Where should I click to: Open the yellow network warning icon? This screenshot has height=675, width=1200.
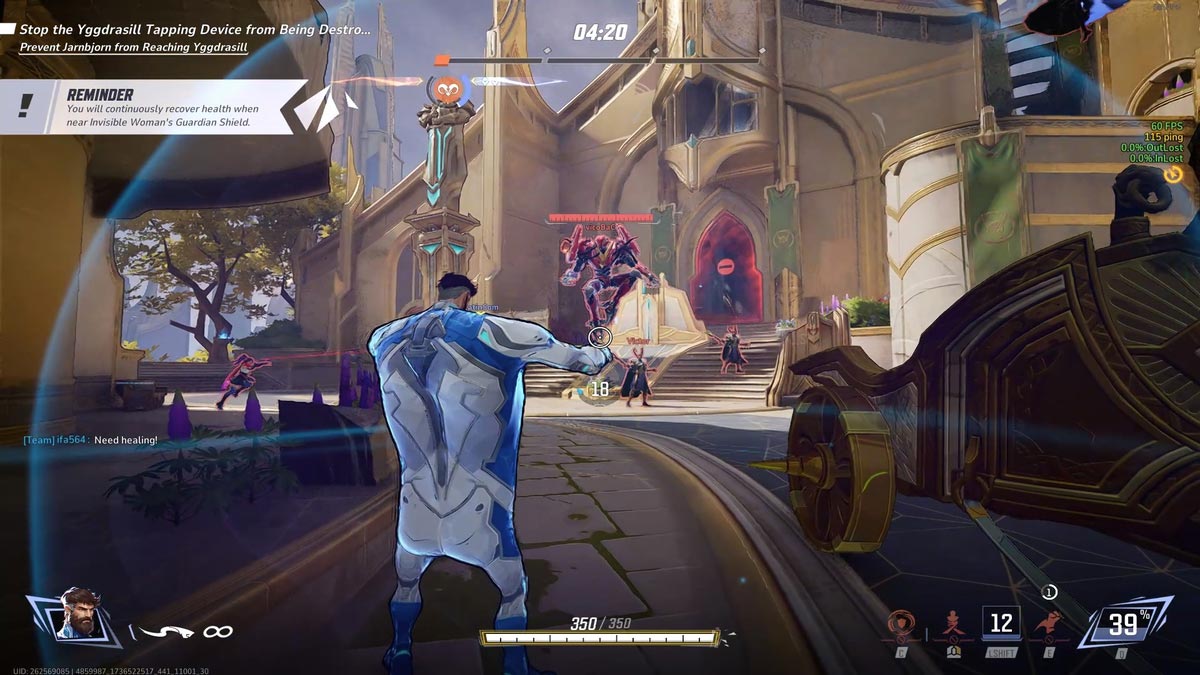pyautogui.click(x=1173, y=174)
